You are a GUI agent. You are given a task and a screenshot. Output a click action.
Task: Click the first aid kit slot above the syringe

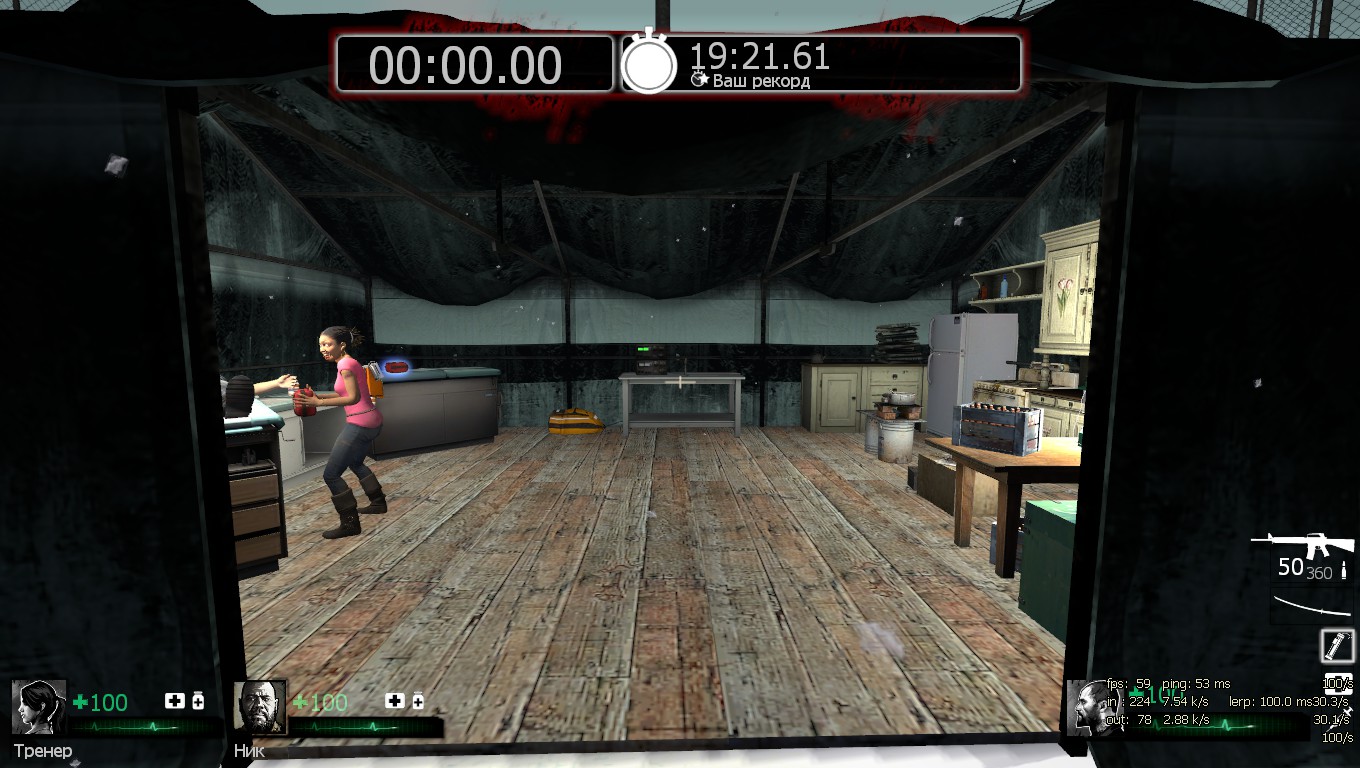(1337, 684)
